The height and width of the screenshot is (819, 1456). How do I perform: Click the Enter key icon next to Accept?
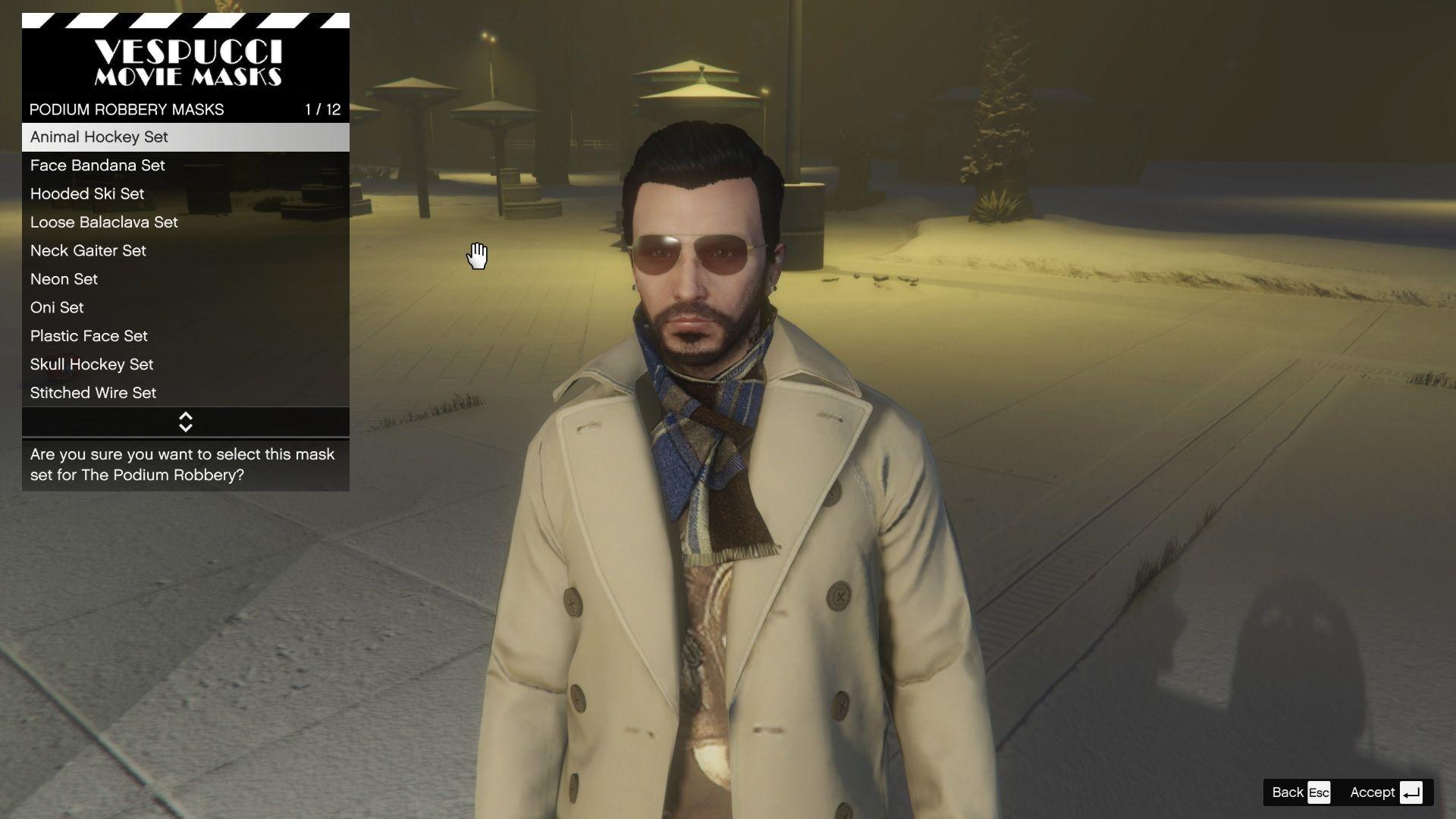coord(1411,792)
